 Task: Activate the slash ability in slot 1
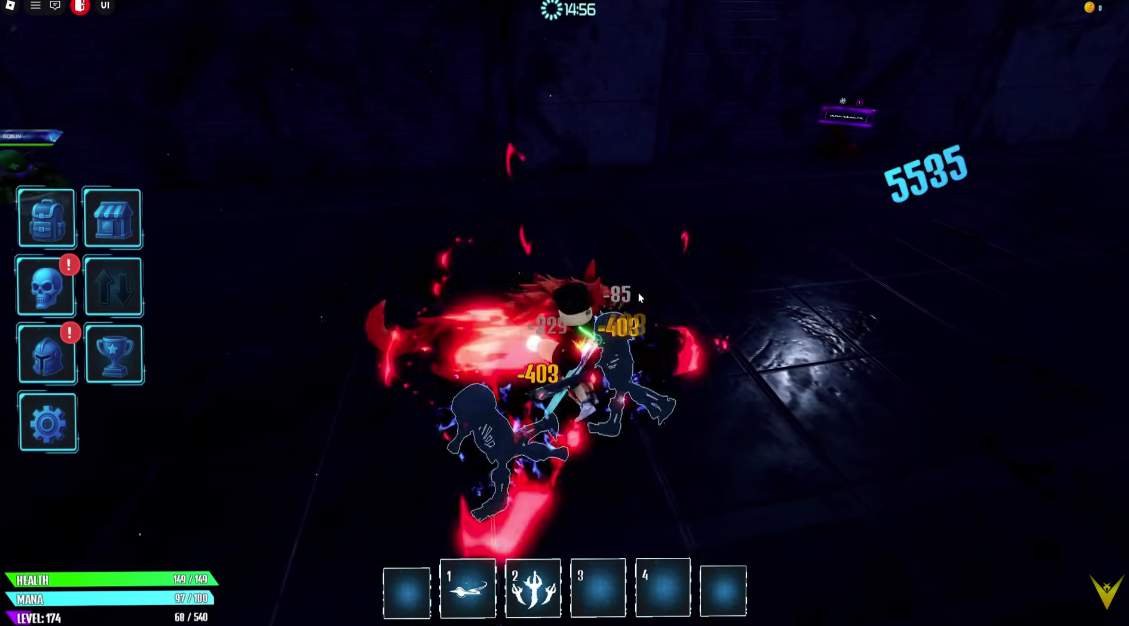[467, 589]
